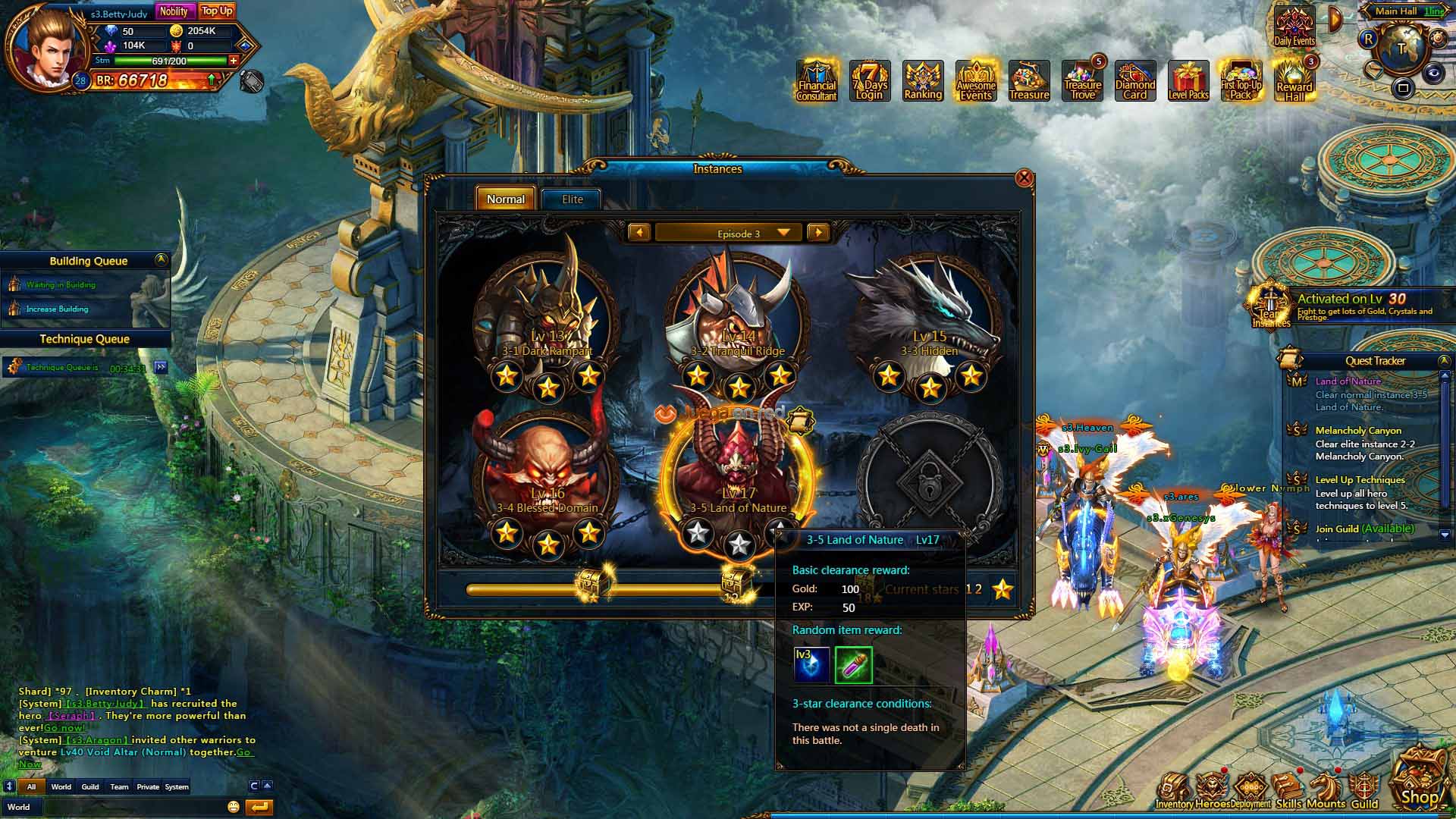Select the 3-2 Tranquil Ridge instance

click(738, 318)
